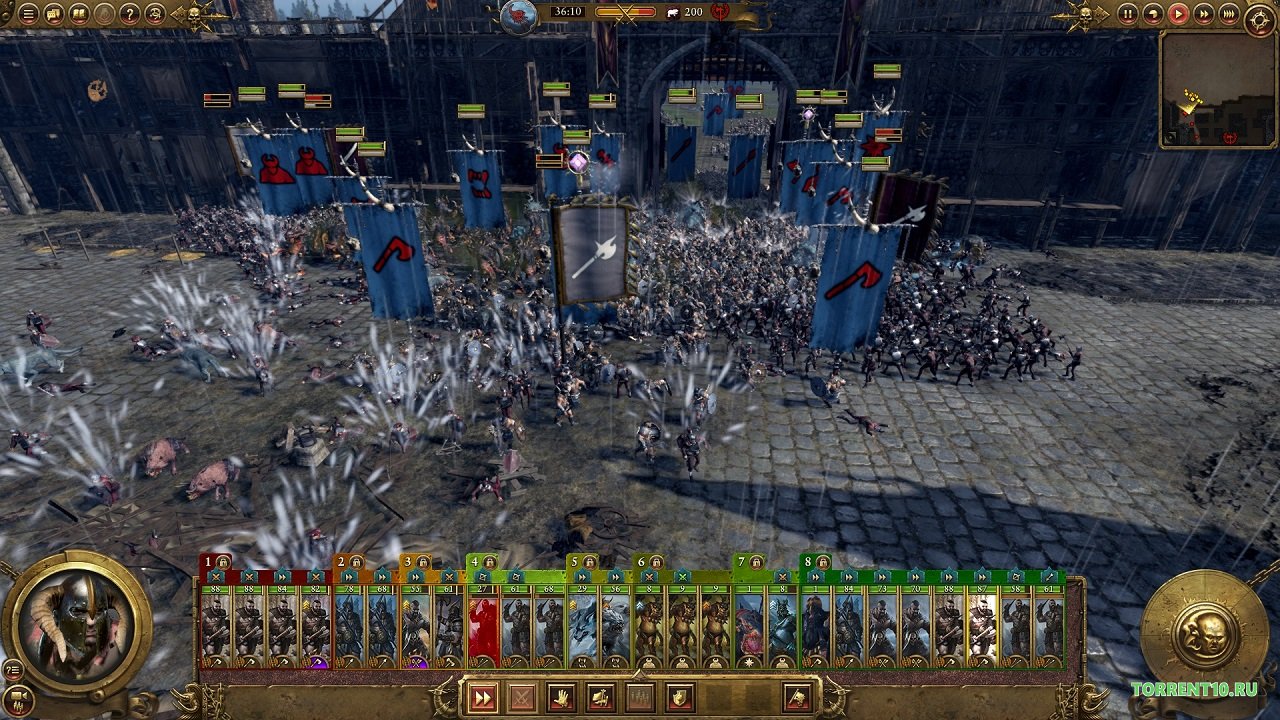The height and width of the screenshot is (720, 1280).
Task: Switch to triple fast-forward speed
Action: 1228,14
